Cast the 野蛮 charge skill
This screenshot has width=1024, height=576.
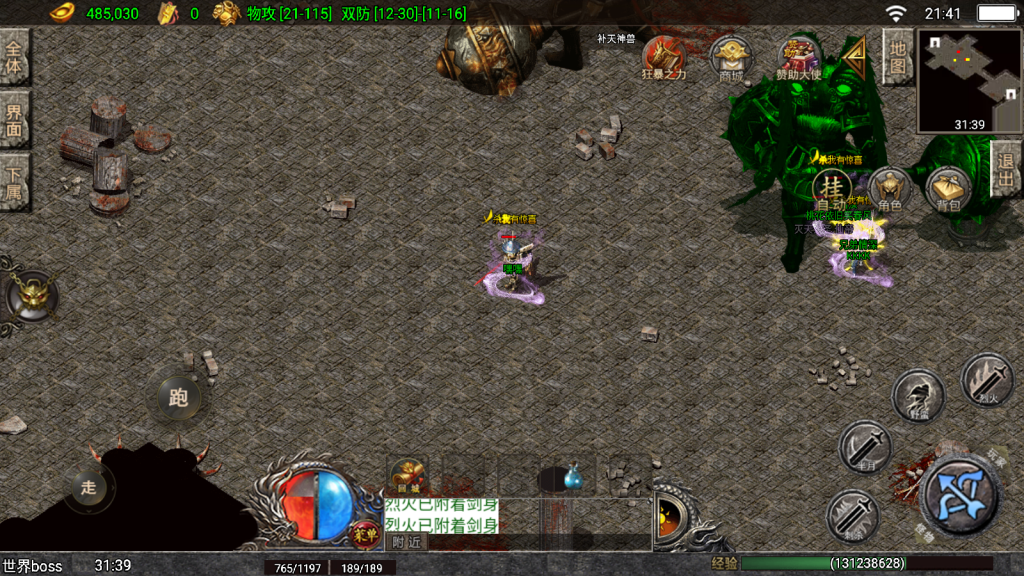(918, 395)
